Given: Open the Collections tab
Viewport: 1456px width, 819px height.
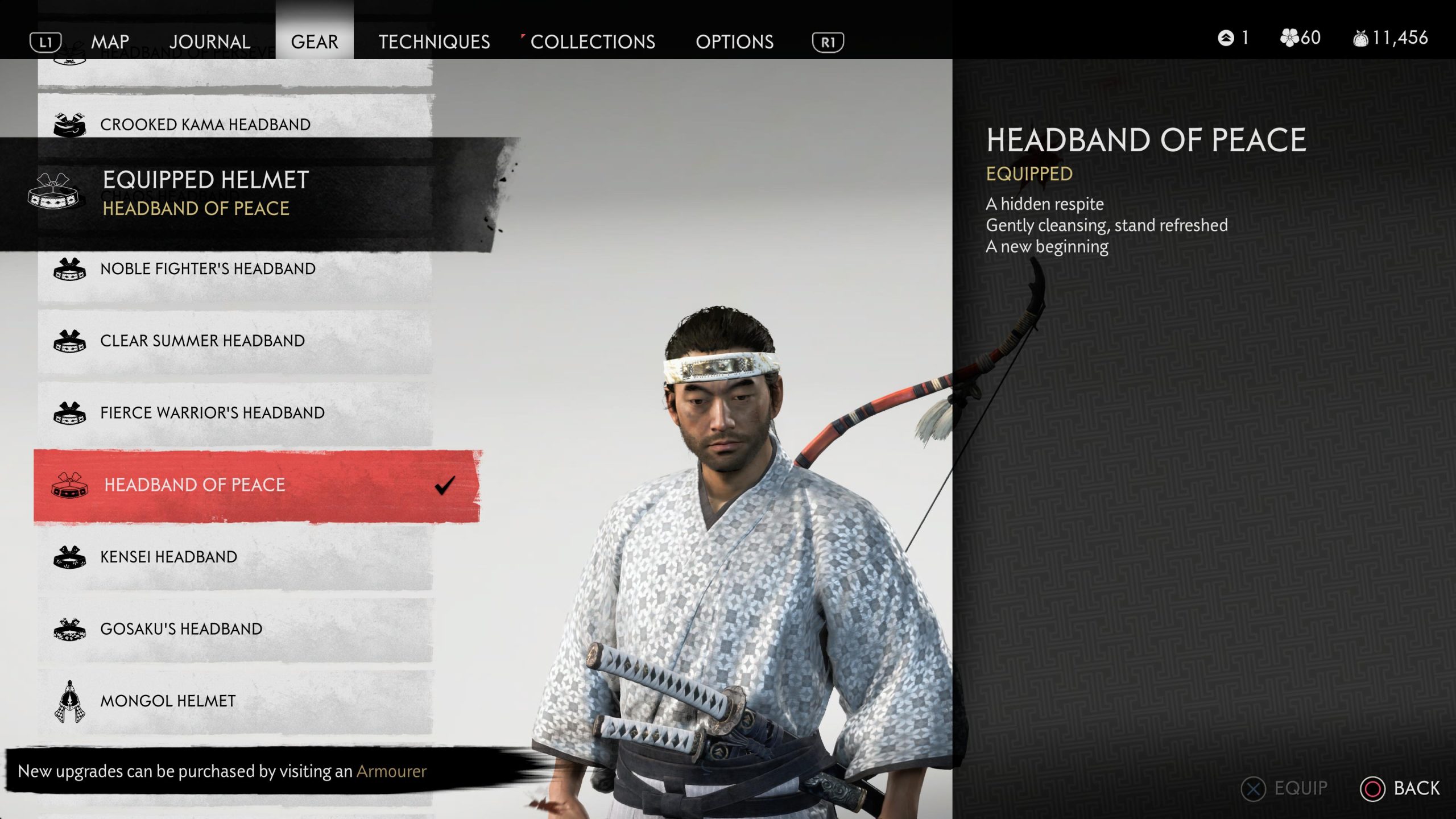Looking at the screenshot, I should click(x=593, y=42).
